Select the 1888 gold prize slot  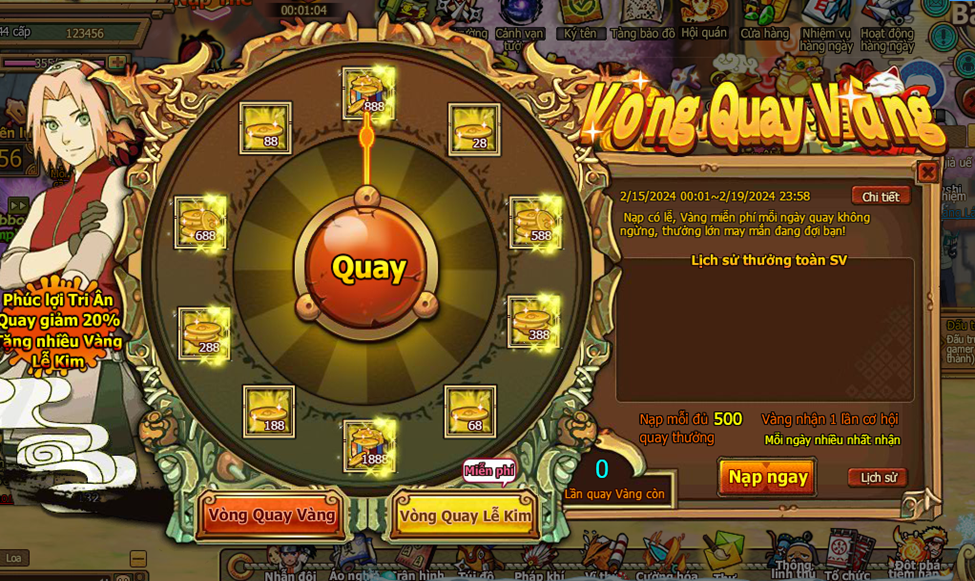(367, 444)
